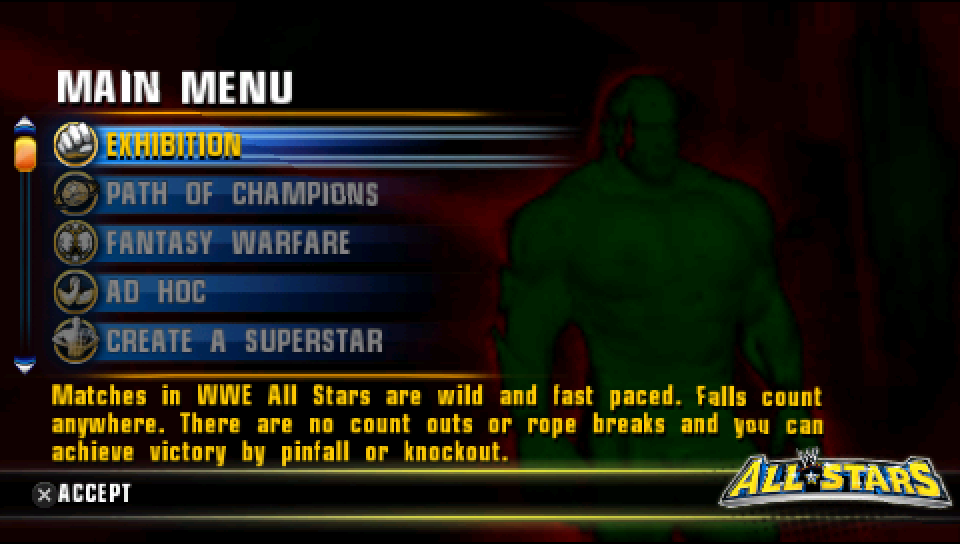The width and height of the screenshot is (960, 544).
Task: Go to Create a Superstar
Action: 244,341
